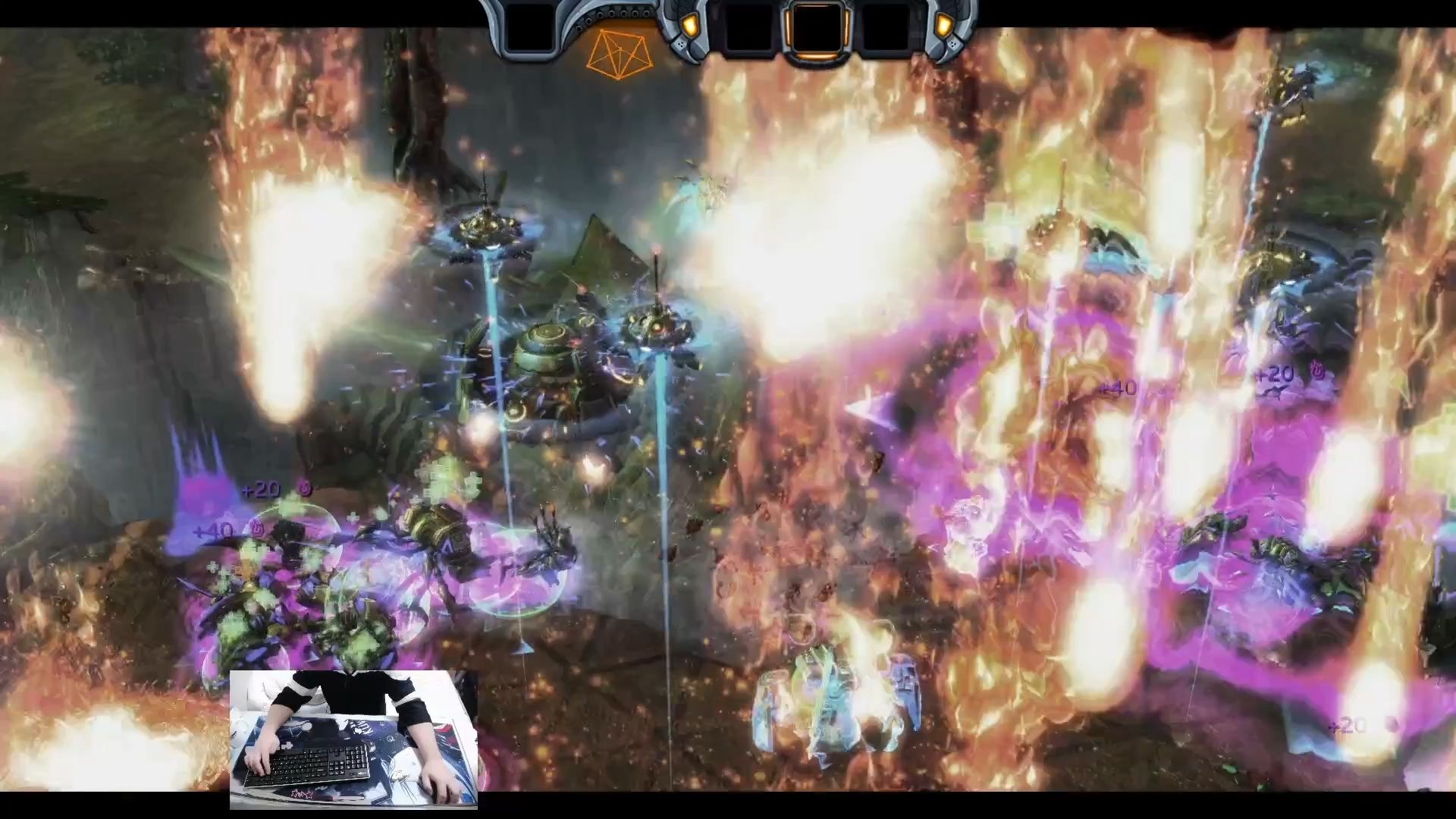
Task: Select the orange-highlighted top panel slot
Action: (x=815, y=28)
